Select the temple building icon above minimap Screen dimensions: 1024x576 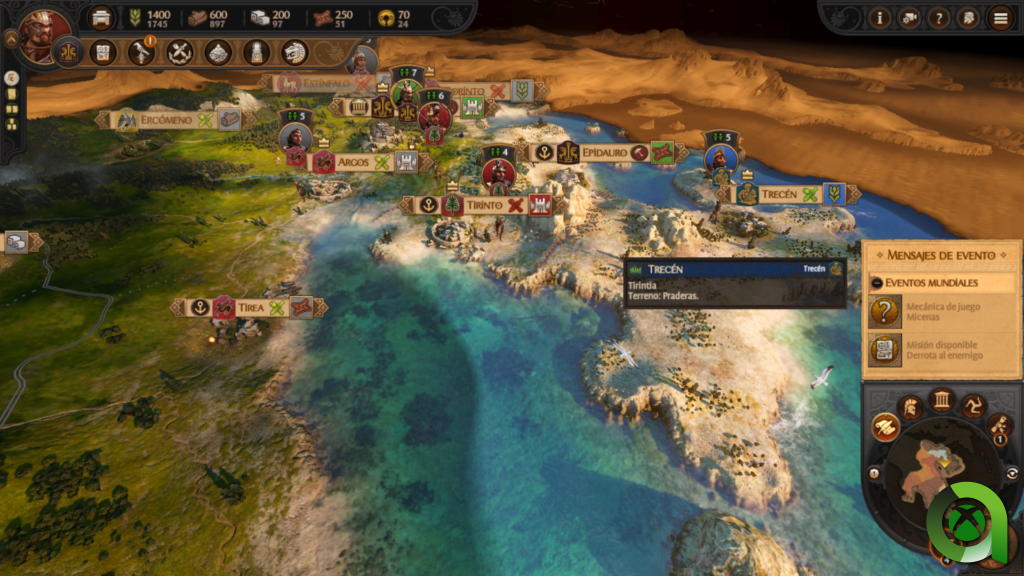(941, 401)
